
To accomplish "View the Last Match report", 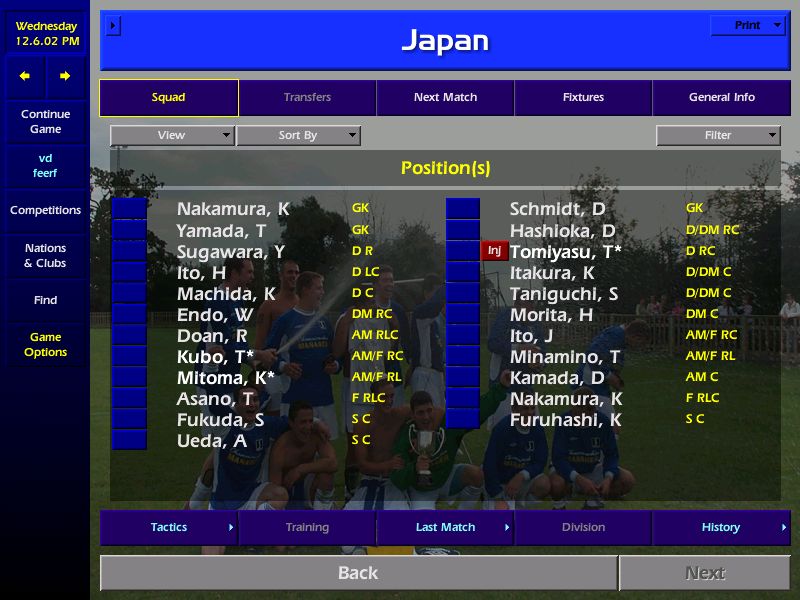I will [445, 528].
